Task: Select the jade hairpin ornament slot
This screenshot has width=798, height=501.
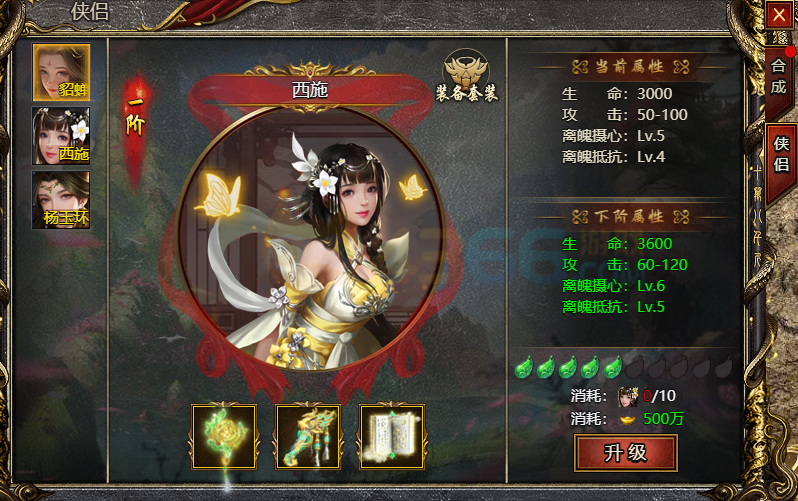Action: click(x=308, y=435)
